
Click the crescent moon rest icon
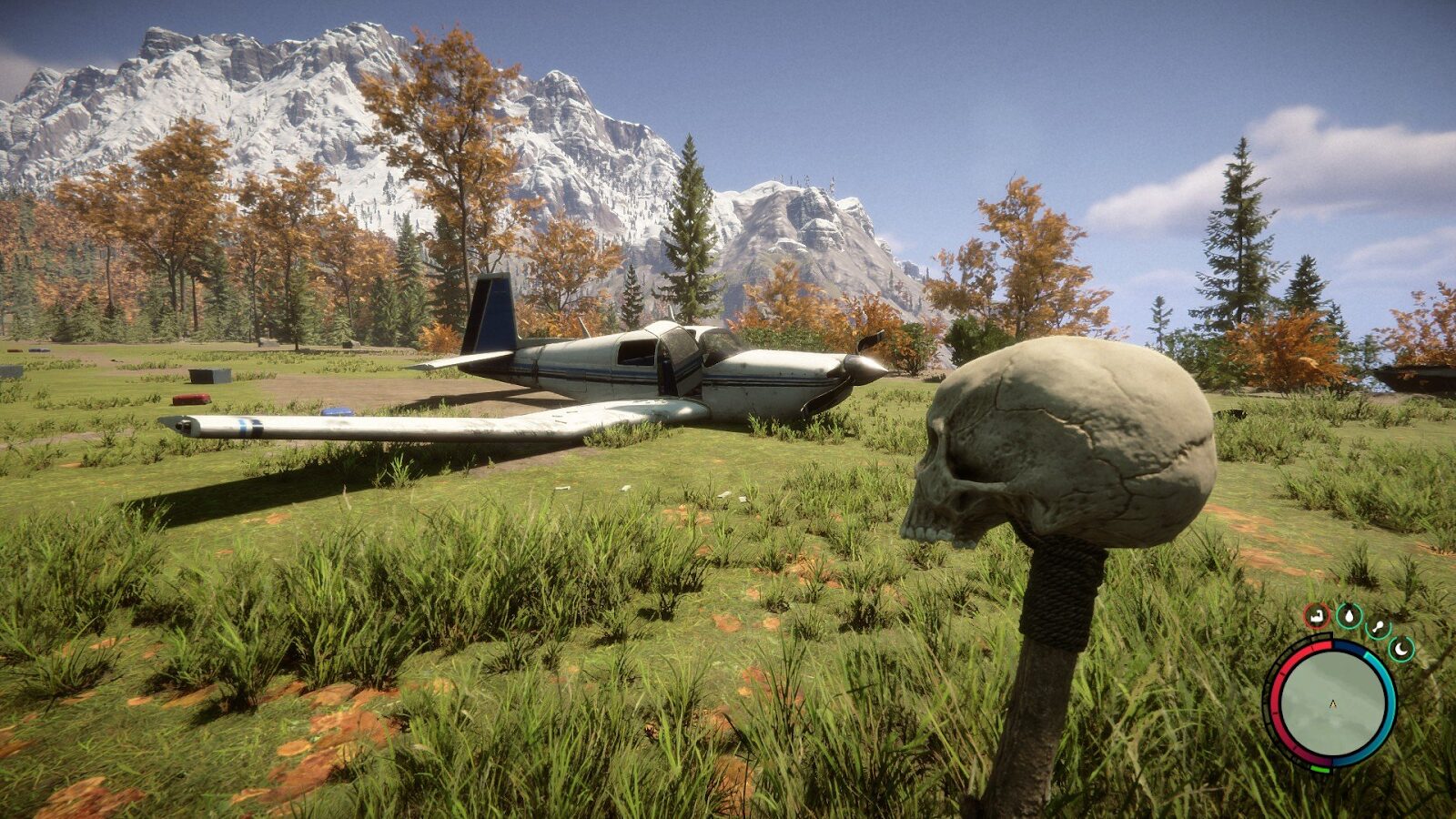pos(1401,649)
